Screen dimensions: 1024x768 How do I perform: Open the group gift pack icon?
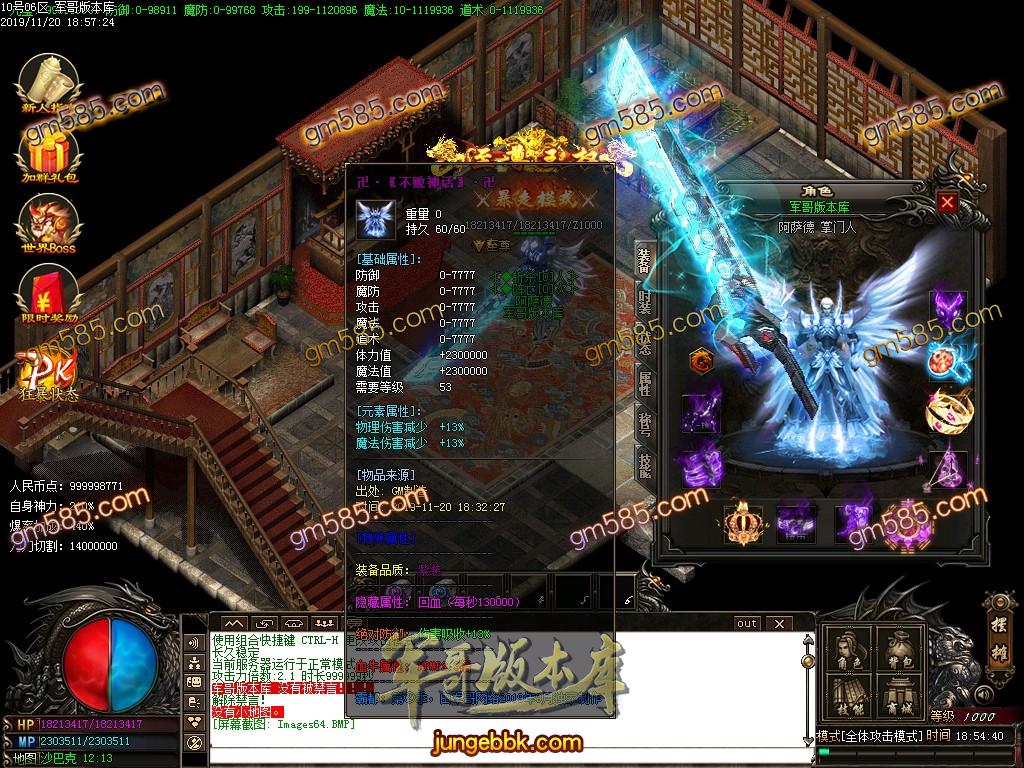tap(49, 150)
